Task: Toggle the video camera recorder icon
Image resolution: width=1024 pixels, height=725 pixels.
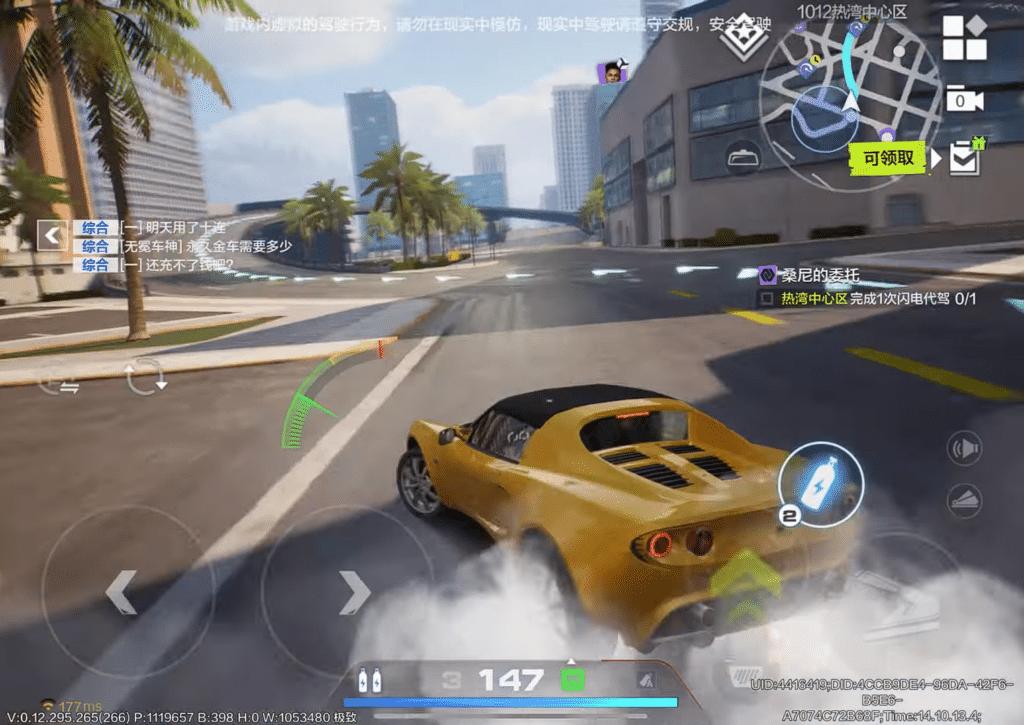Action: [964, 99]
